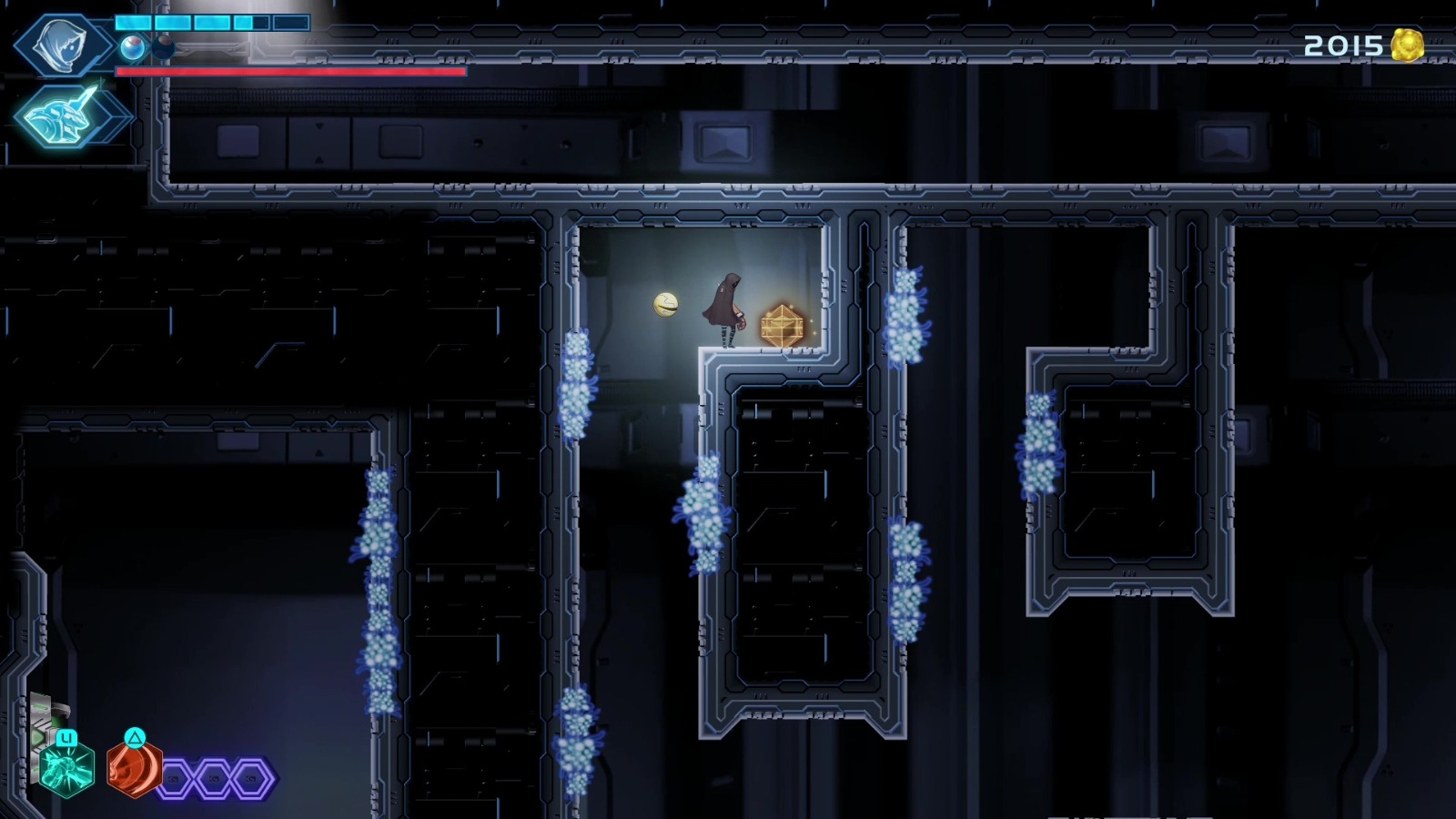Click the glowing blue orb on the HUD
Viewport: 1456px width, 819px height.
(133, 46)
